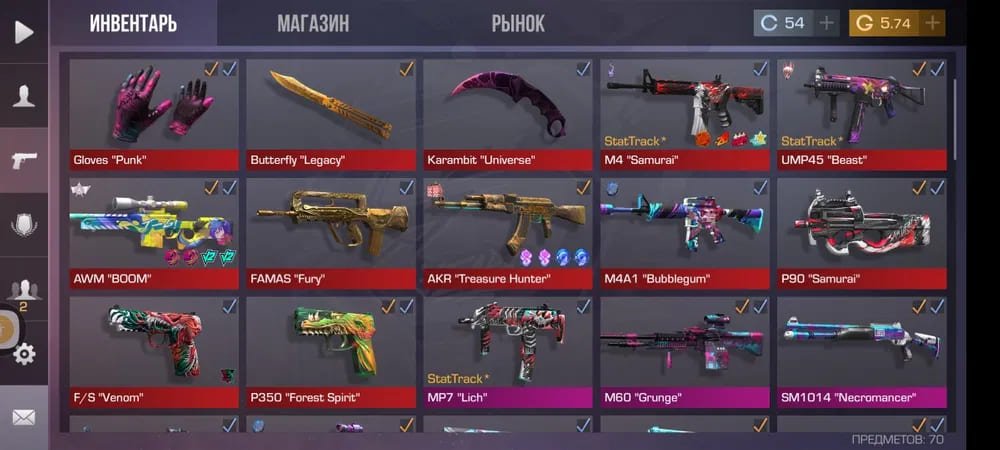Open the mail envelope
This screenshot has width=1000, height=450.
24,417
